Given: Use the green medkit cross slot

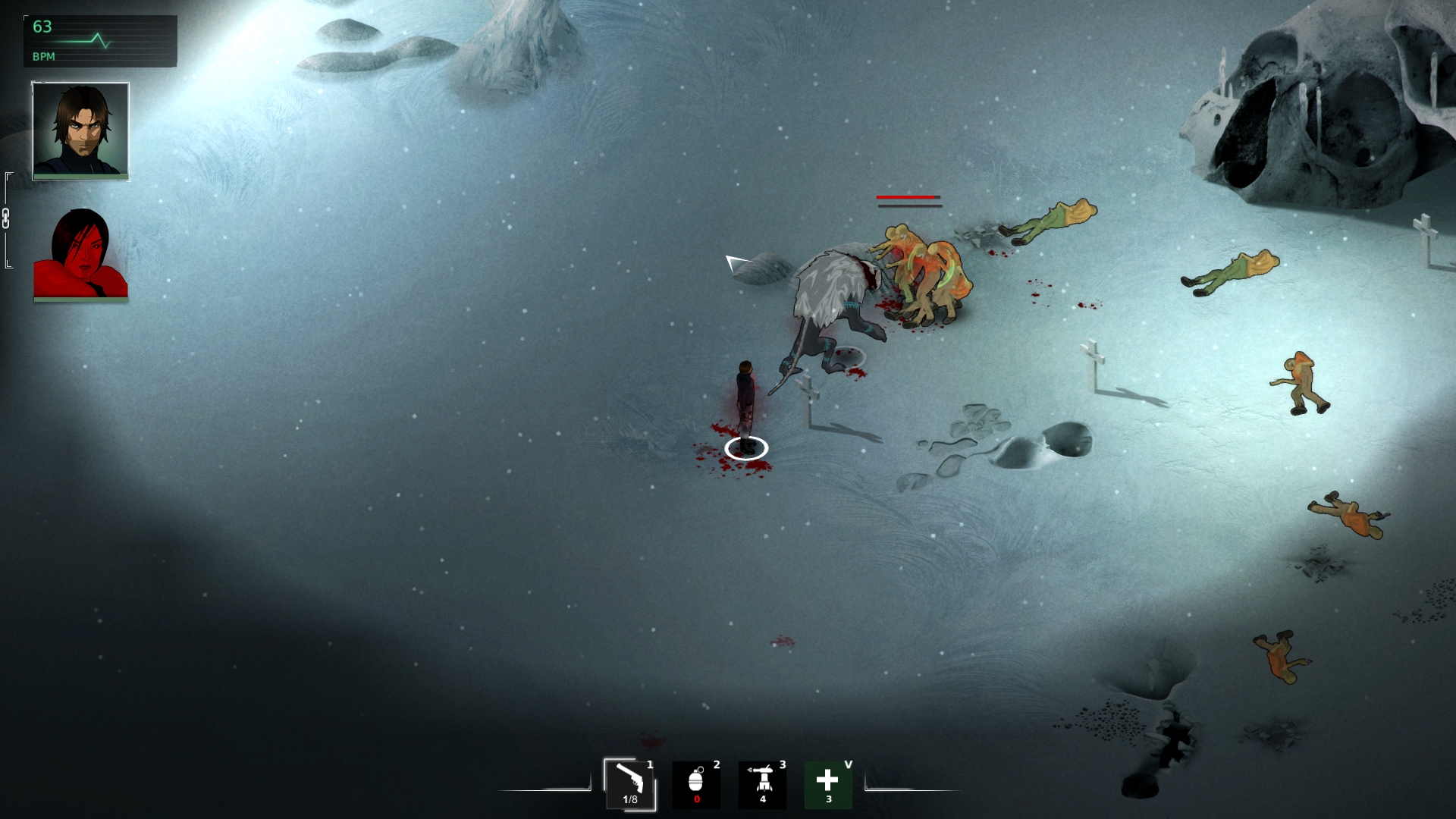Looking at the screenshot, I should [828, 783].
